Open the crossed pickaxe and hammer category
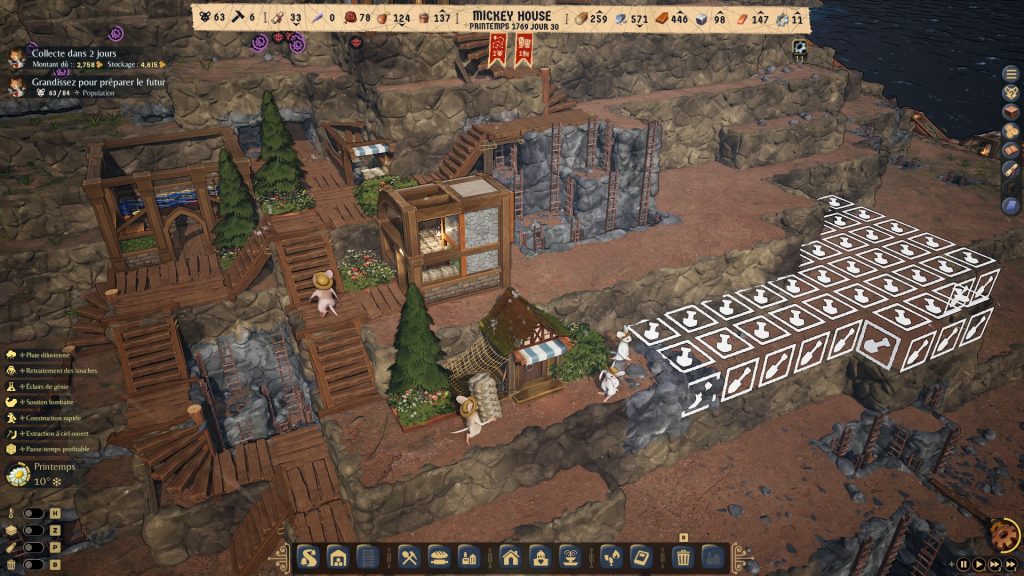Image resolution: width=1024 pixels, height=576 pixels. click(410, 557)
